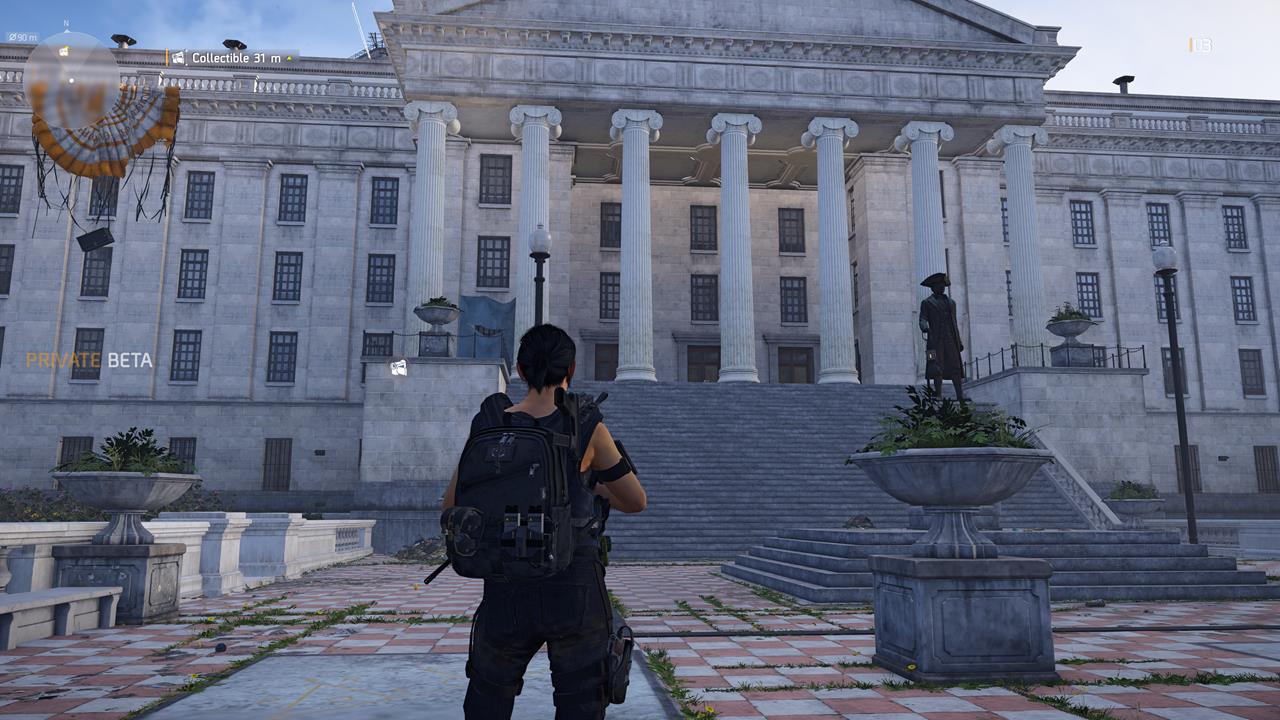Click the camera collectible icon on the objective tracker

coord(178,58)
